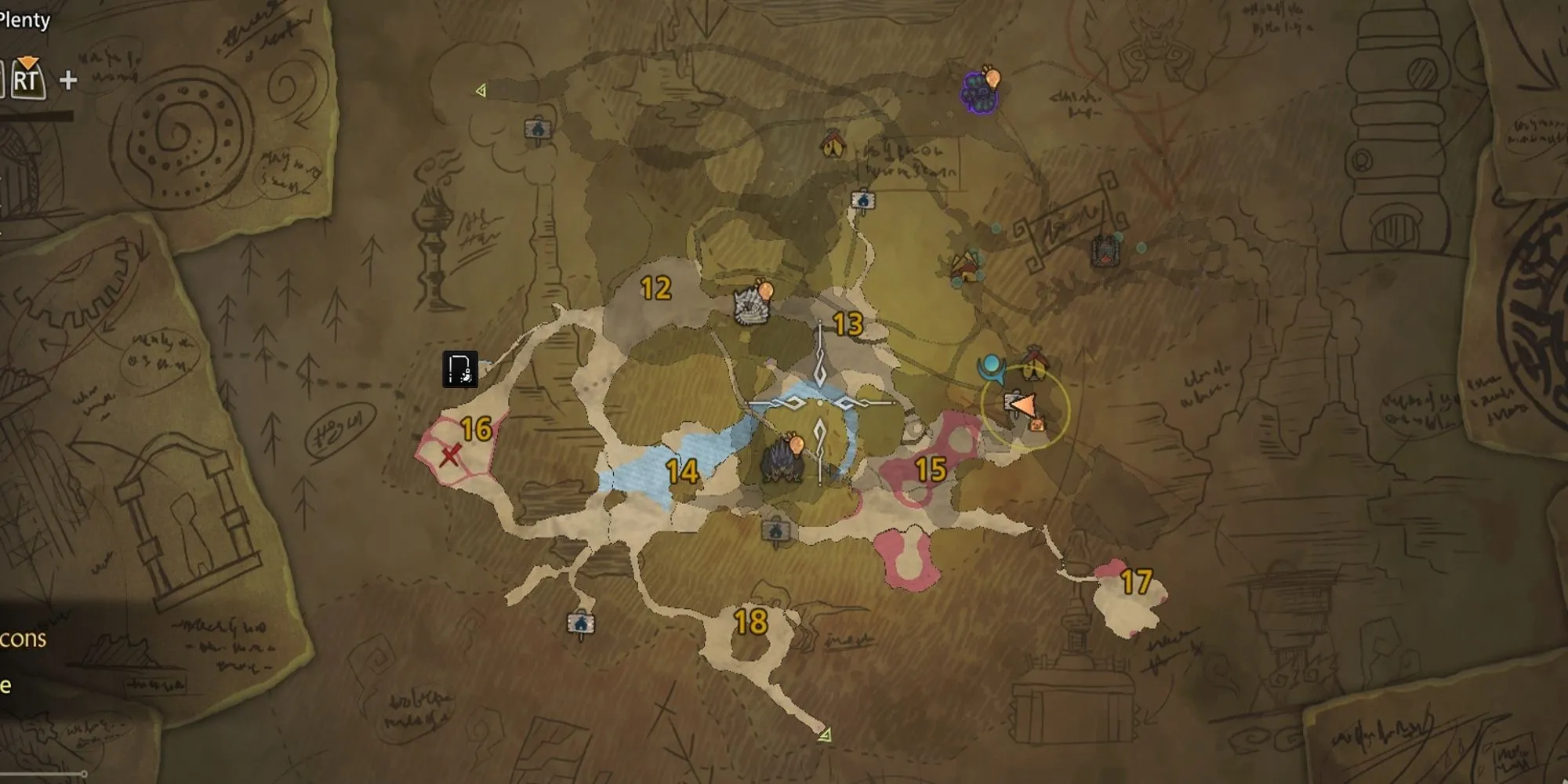Click area number 14 on the map
1568x784 pixels.
coord(682,471)
